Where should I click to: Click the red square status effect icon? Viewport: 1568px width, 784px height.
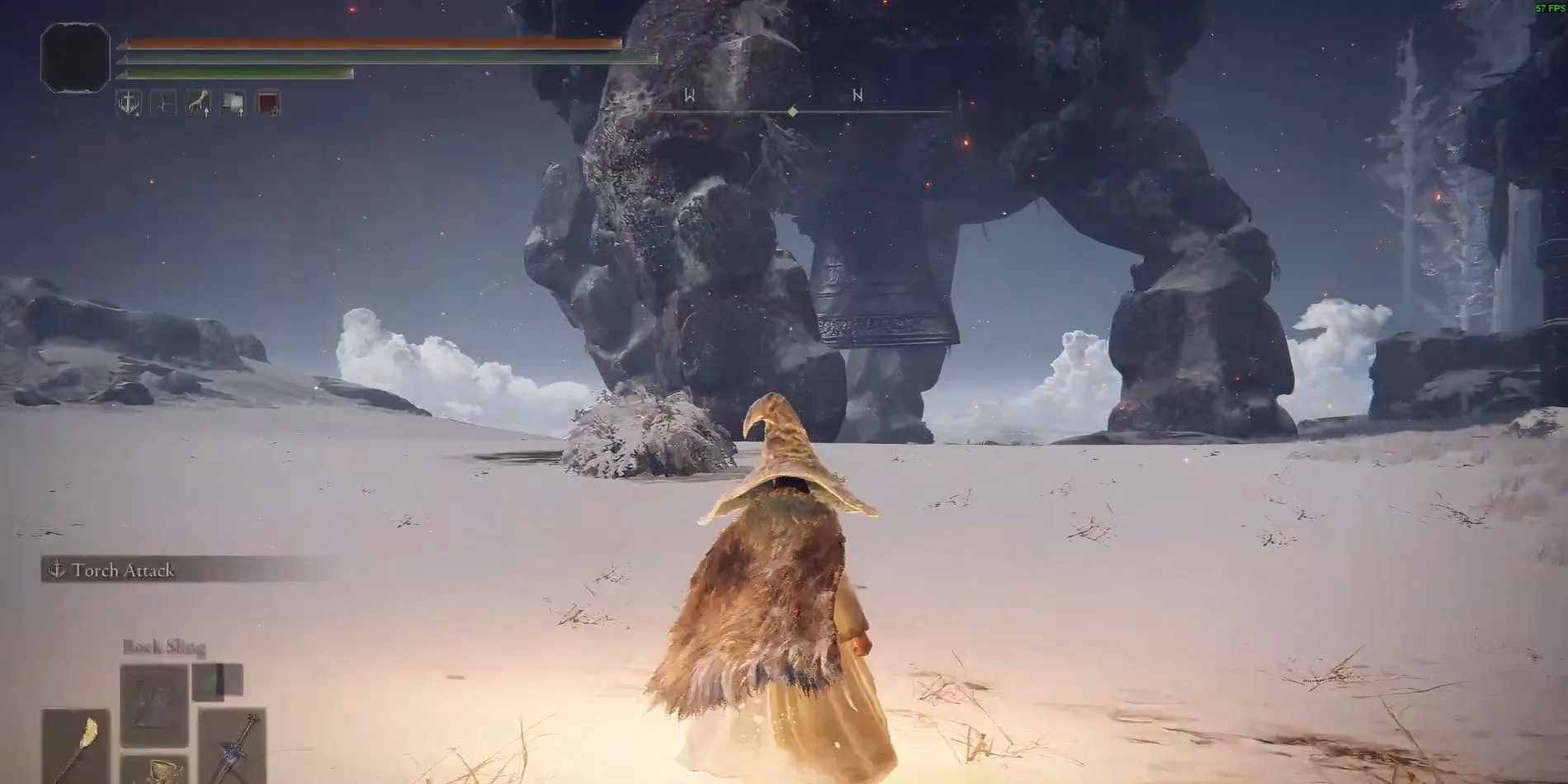coord(268,103)
